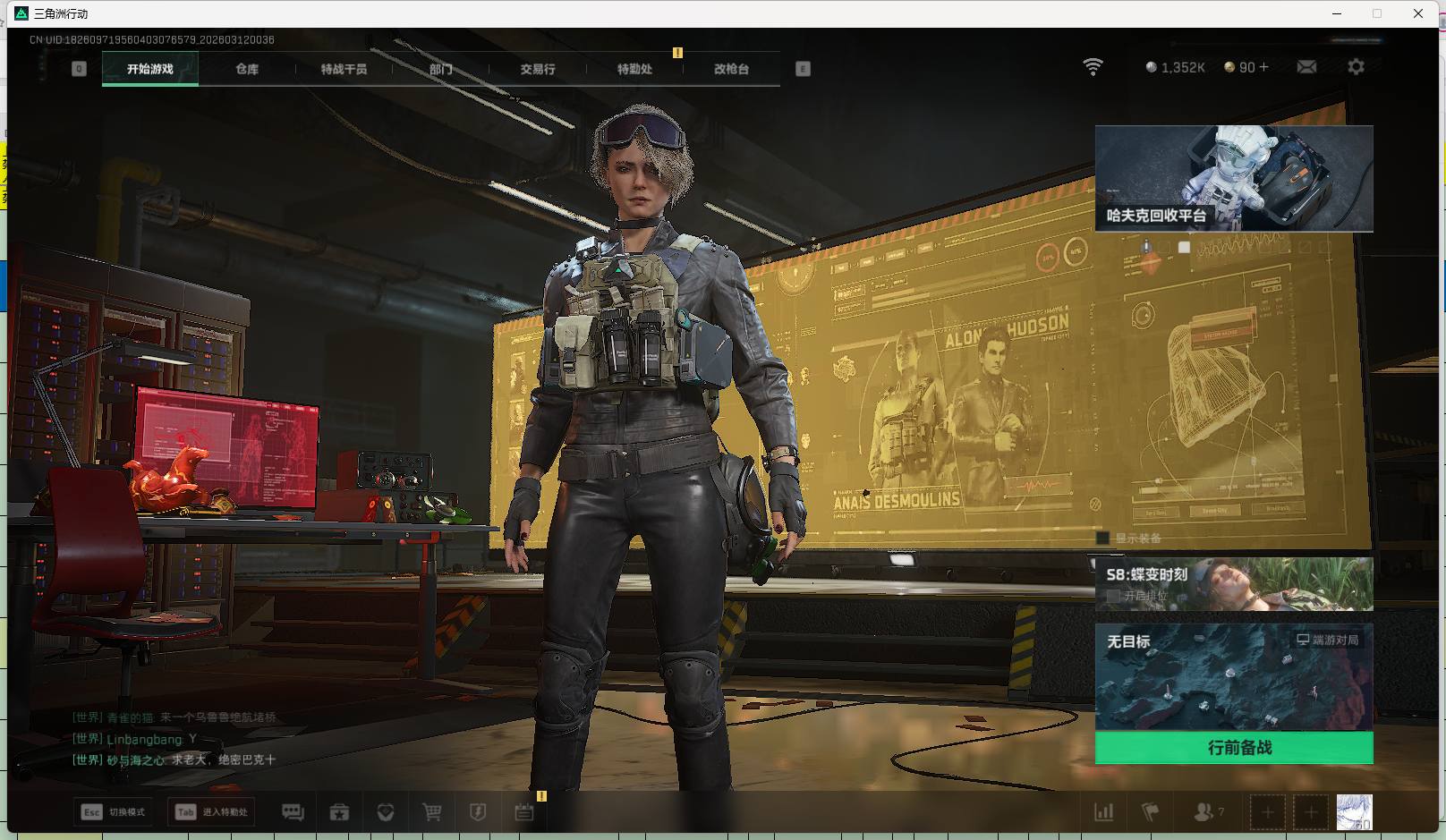Open the 交易行 trading house tab
The height and width of the screenshot is (840, 1446).
click(538, 69)
